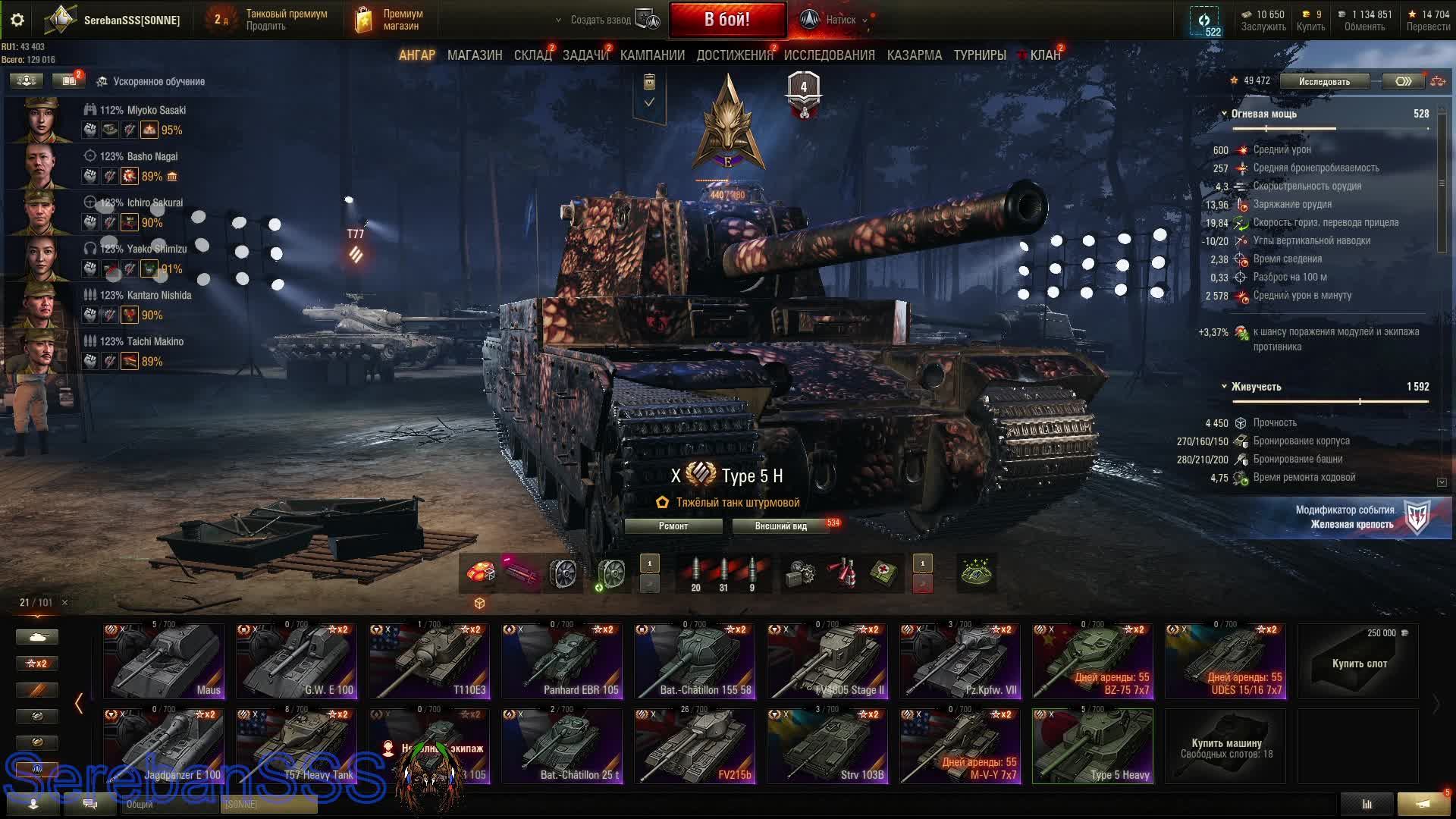Viewport: 1456px width, 819px height.
Task: Open the settings gear menu
Action: click(x=17, y=20)
